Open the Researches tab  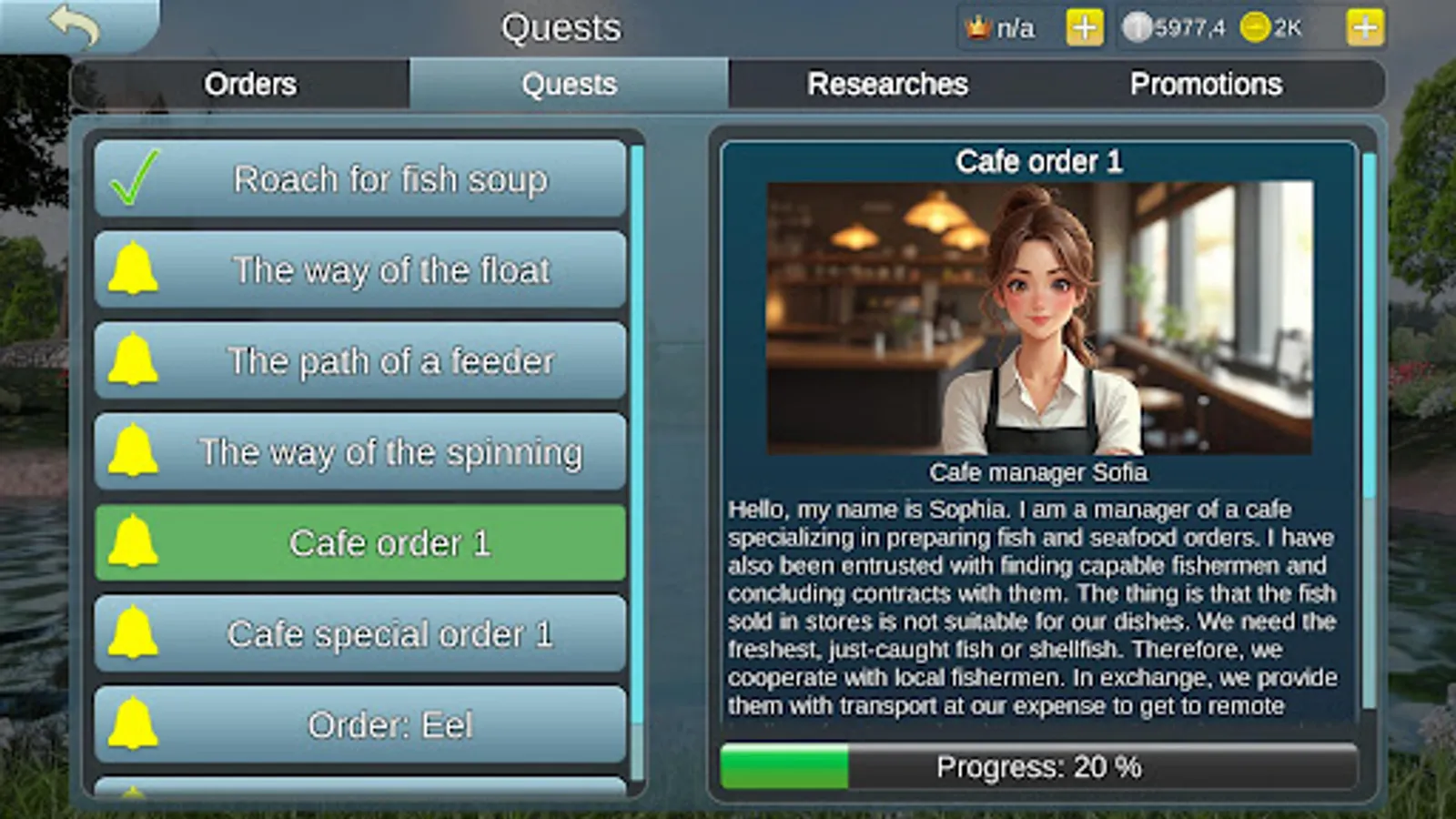[888, 84]
